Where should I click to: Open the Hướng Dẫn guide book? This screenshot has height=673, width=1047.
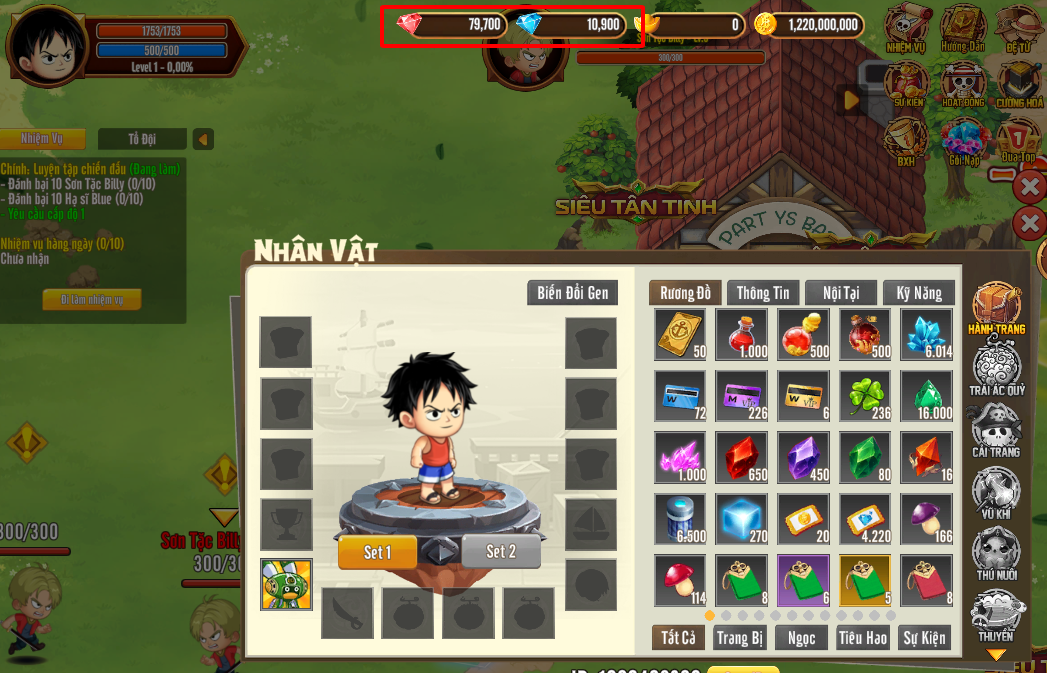coord(963,27)
